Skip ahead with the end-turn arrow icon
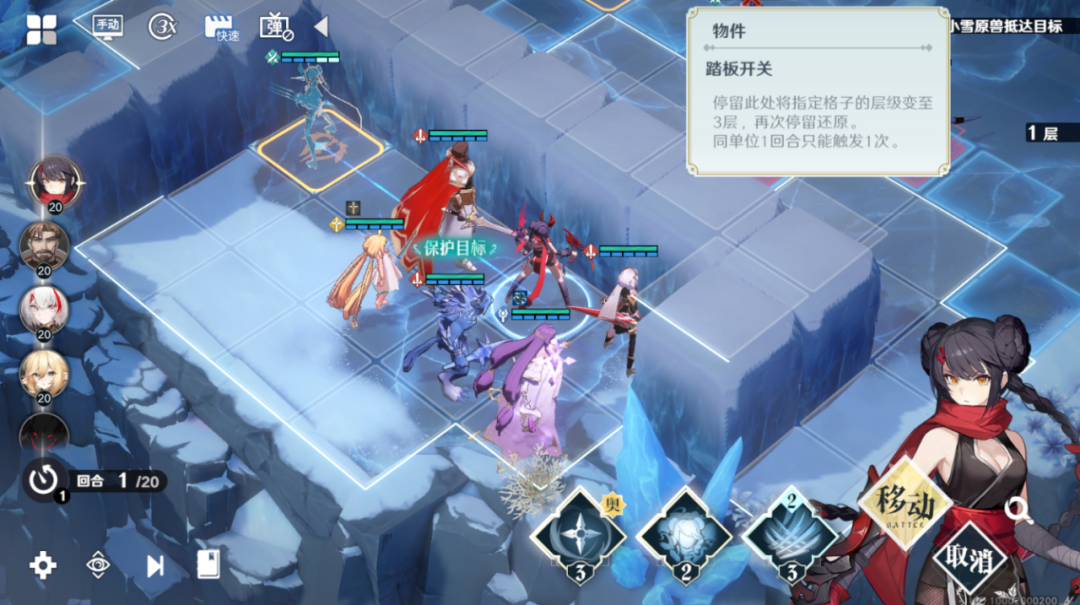 coord(155,566)
